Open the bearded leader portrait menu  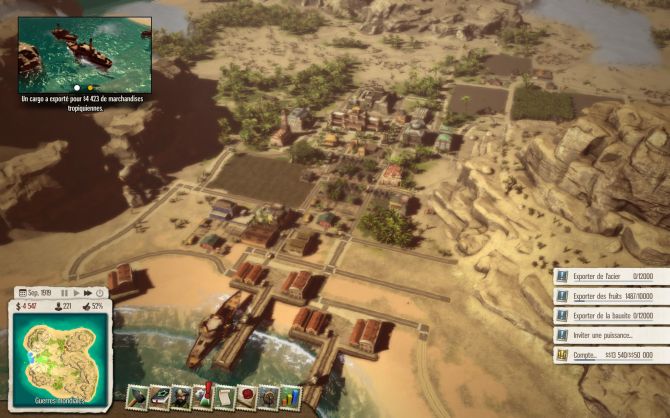click(181, 397)
